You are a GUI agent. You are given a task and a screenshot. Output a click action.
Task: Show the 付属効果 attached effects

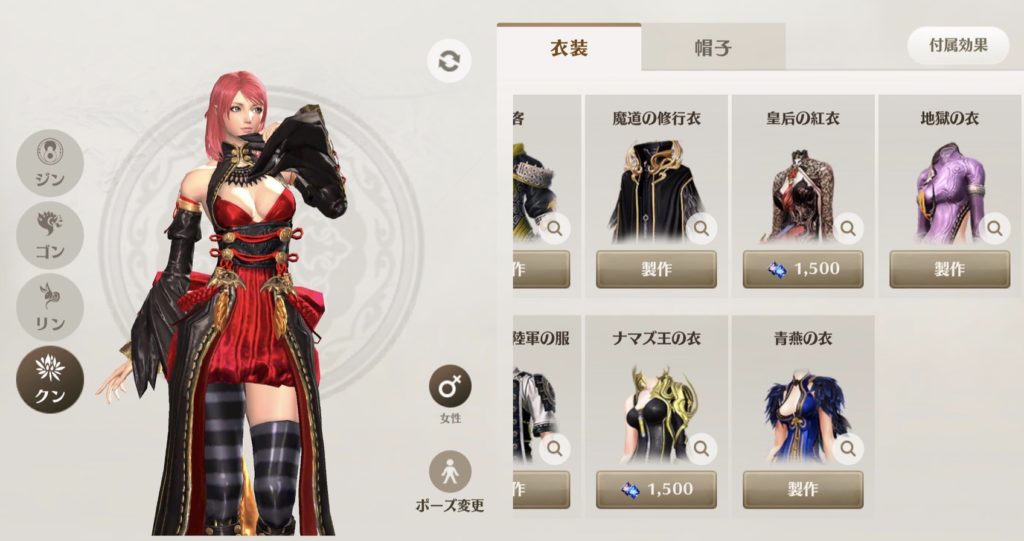click(x=958, y=46)
